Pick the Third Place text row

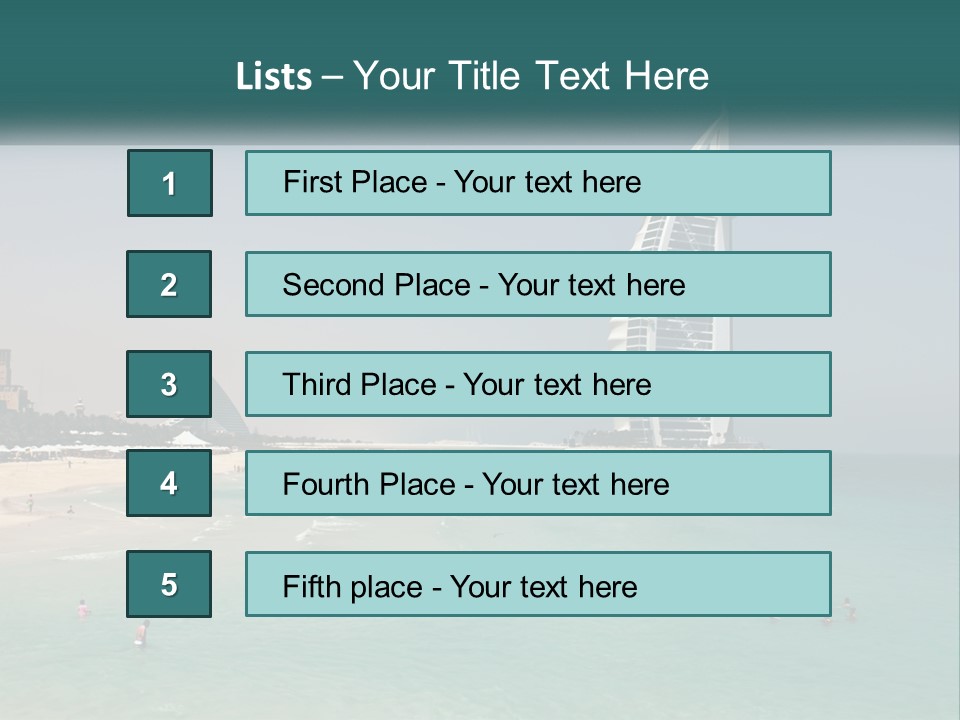point(538,384)
